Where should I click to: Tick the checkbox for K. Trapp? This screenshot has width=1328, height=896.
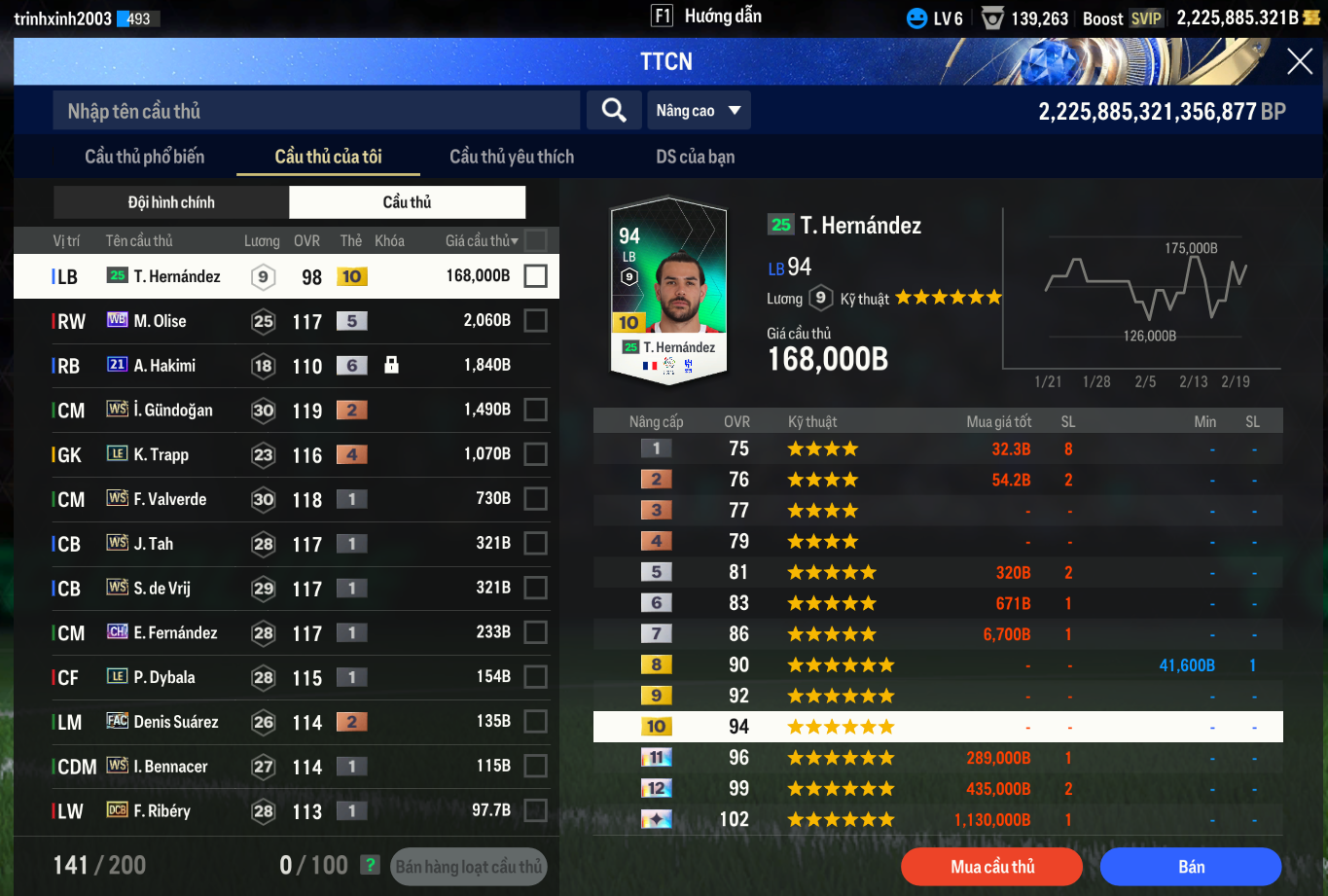pyautogui.click(x=535, y=454)
